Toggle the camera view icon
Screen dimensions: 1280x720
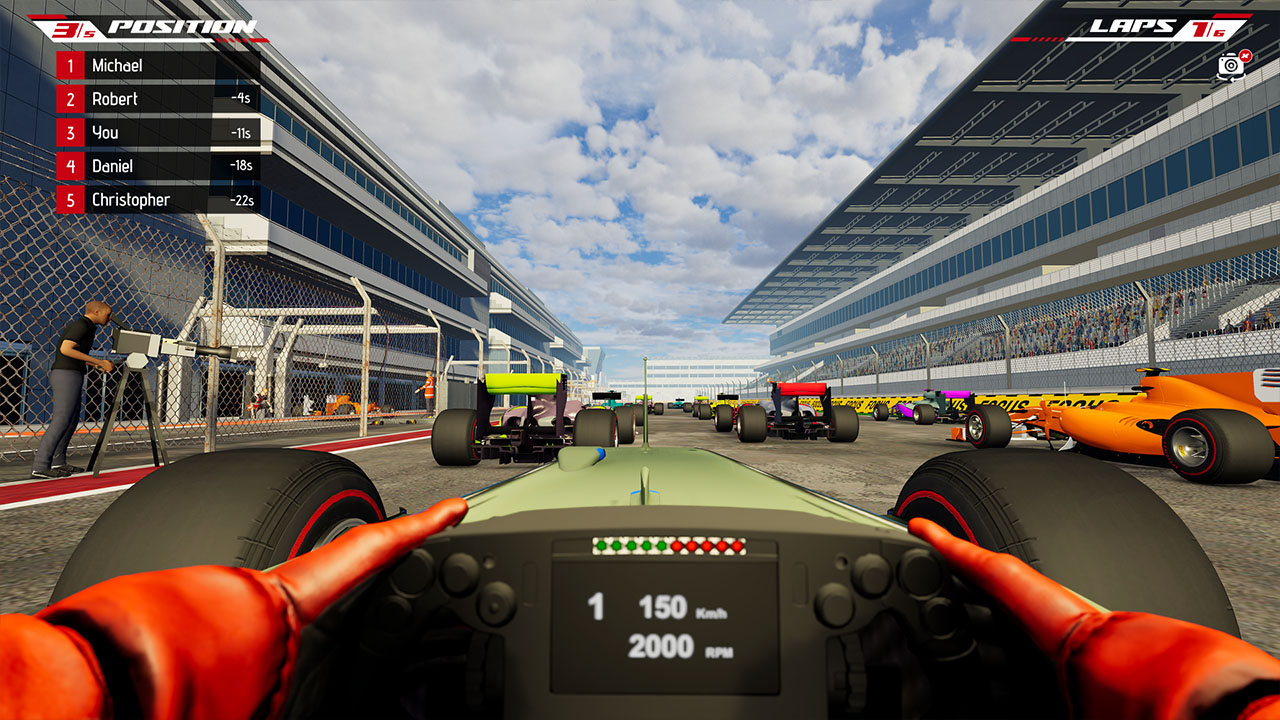[x=1231, y=66]
